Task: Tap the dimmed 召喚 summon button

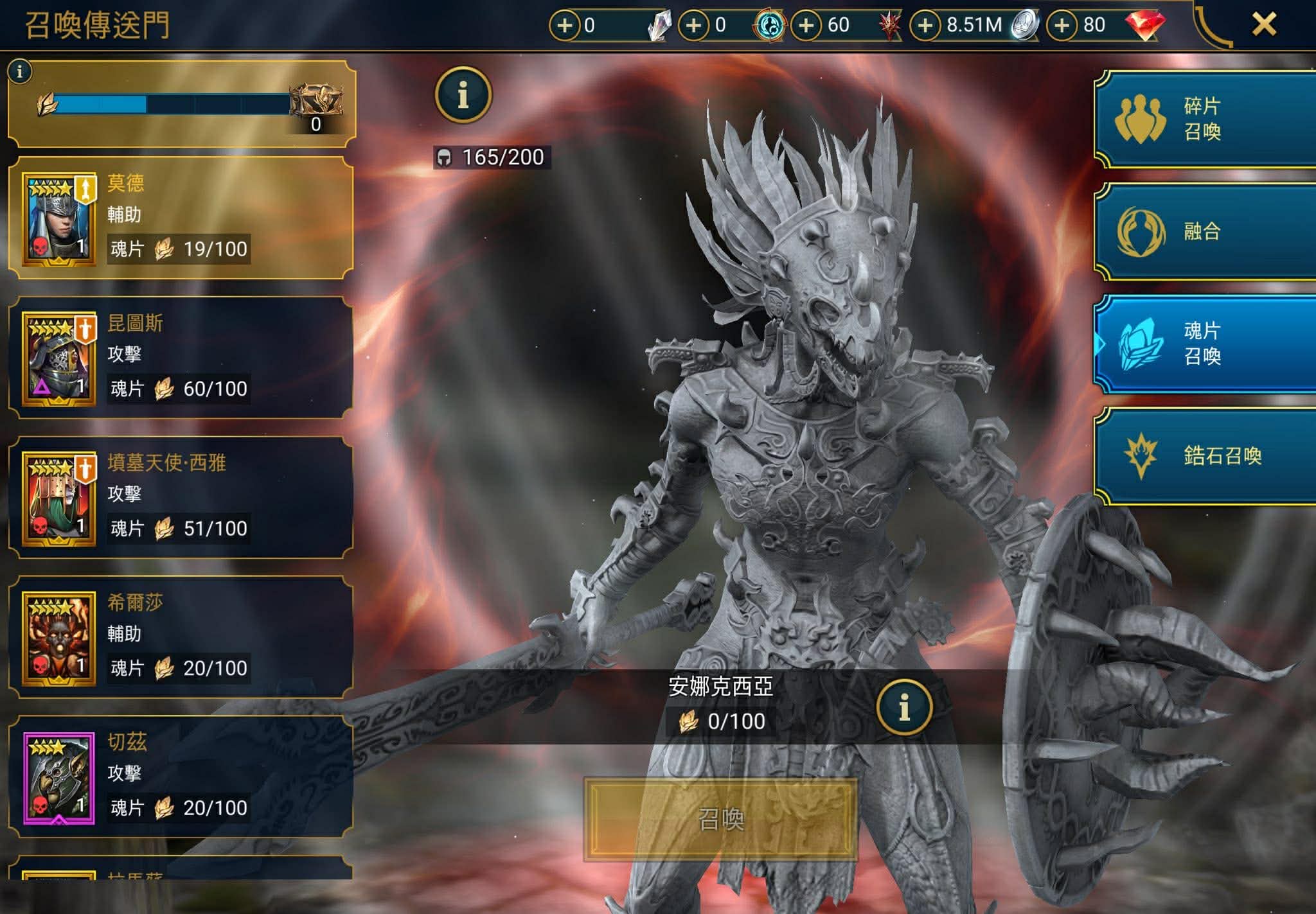Action: click(x=720, y=820)
